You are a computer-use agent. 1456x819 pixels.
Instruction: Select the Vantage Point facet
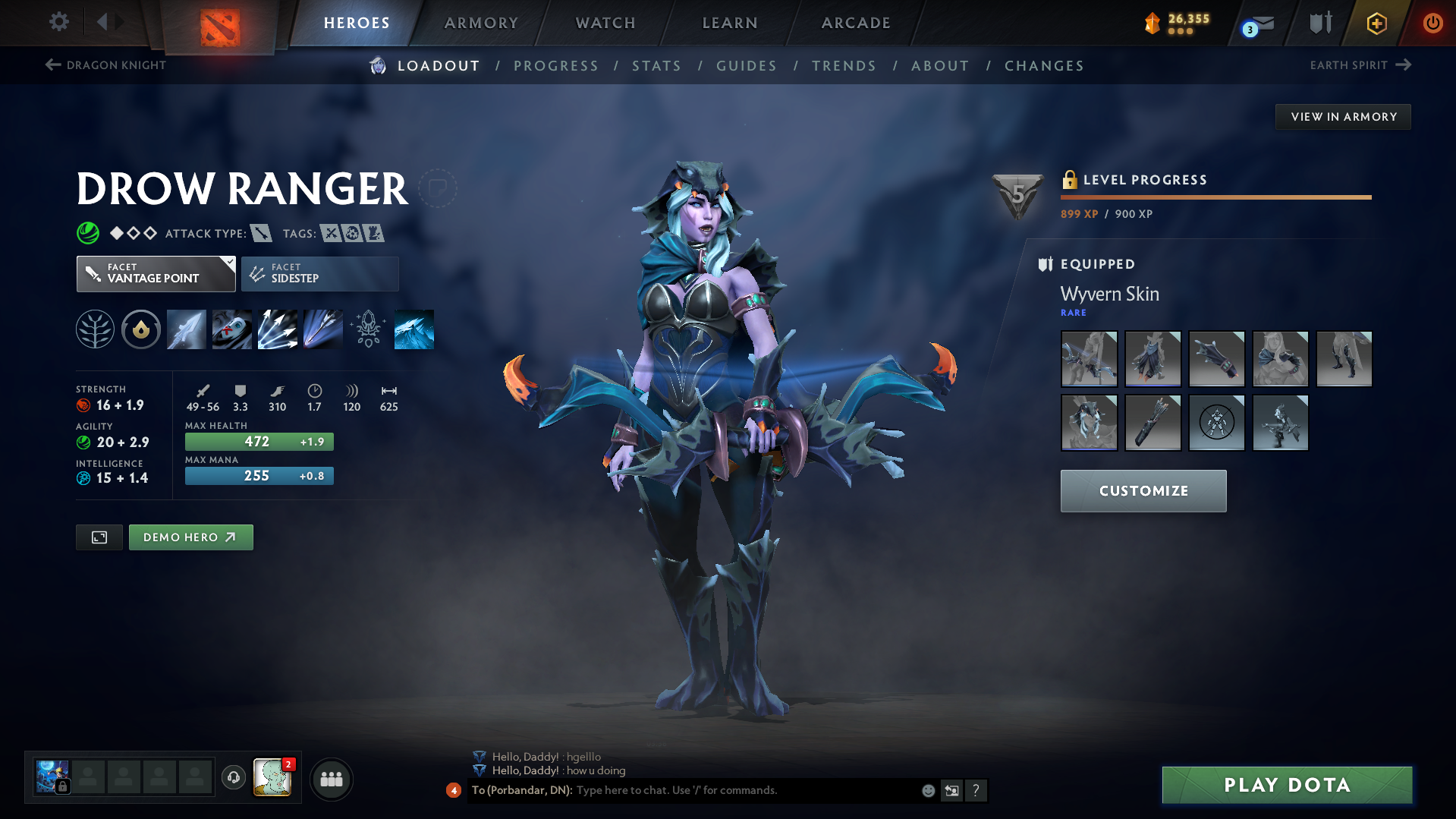pos(156,273)
